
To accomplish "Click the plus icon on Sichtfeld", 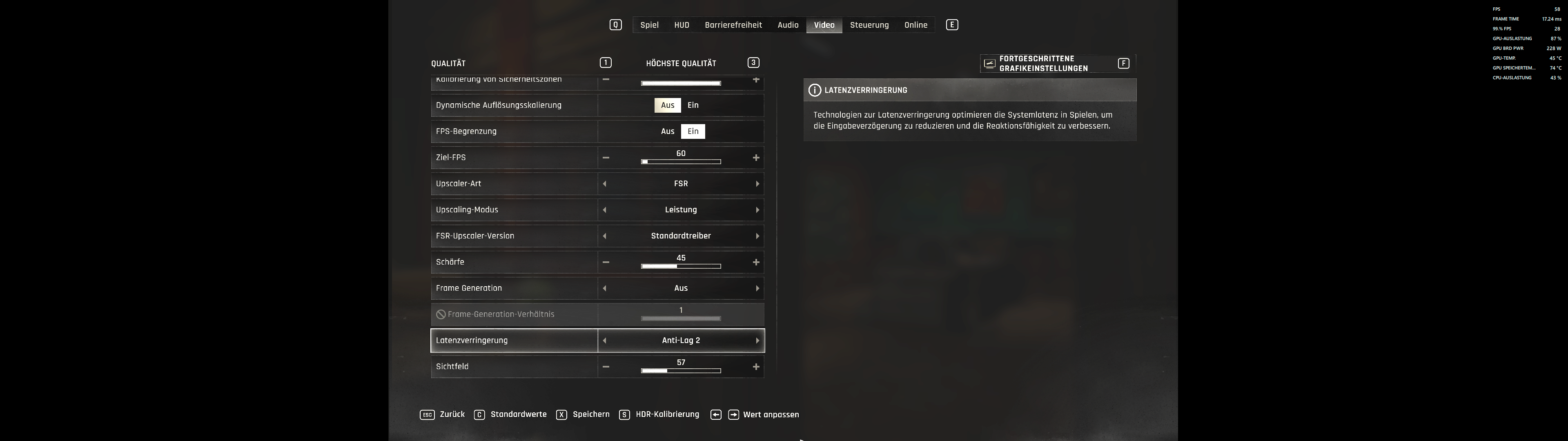I will coord(755,366).
